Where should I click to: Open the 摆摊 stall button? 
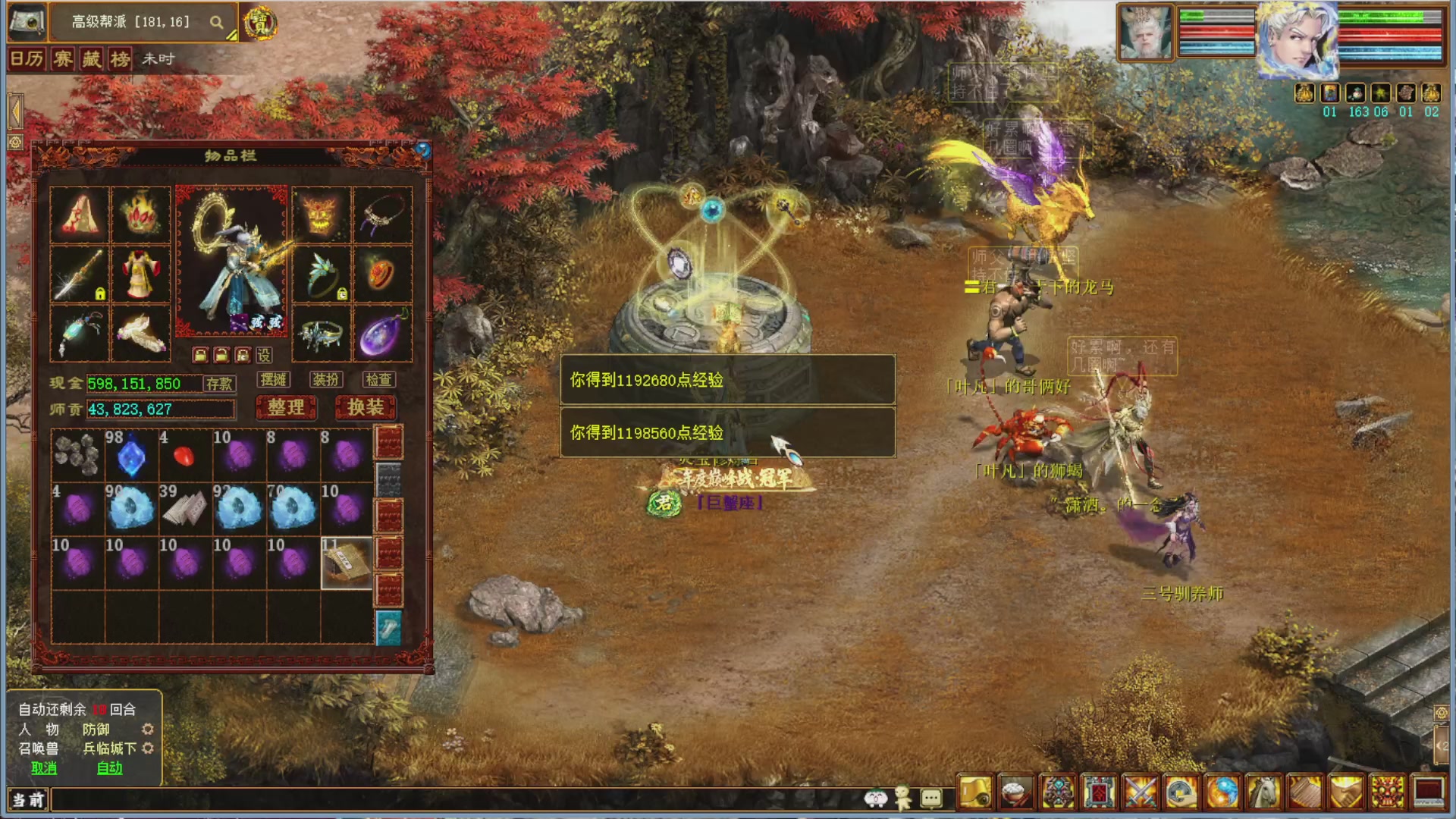click(273, 380)
